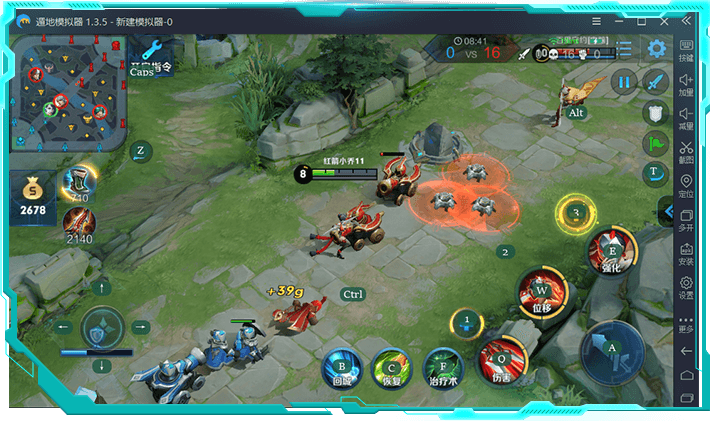Send the shield retreat signal
This screenshot has width=710, height=421.
click(x=656, y=112)
